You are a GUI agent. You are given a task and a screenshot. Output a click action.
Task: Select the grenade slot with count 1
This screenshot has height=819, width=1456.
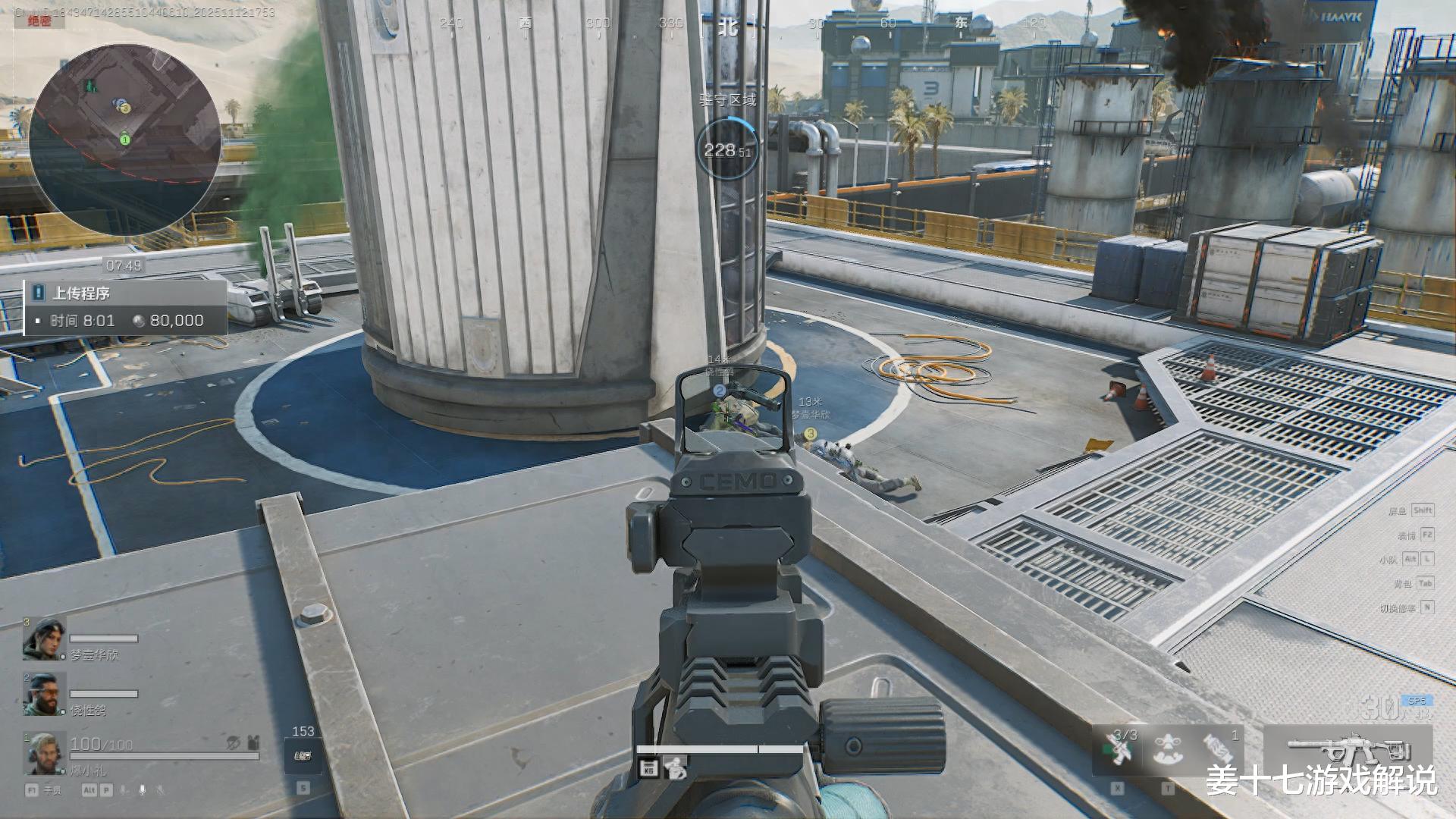pyautogui.click(x=1219, y=749)
